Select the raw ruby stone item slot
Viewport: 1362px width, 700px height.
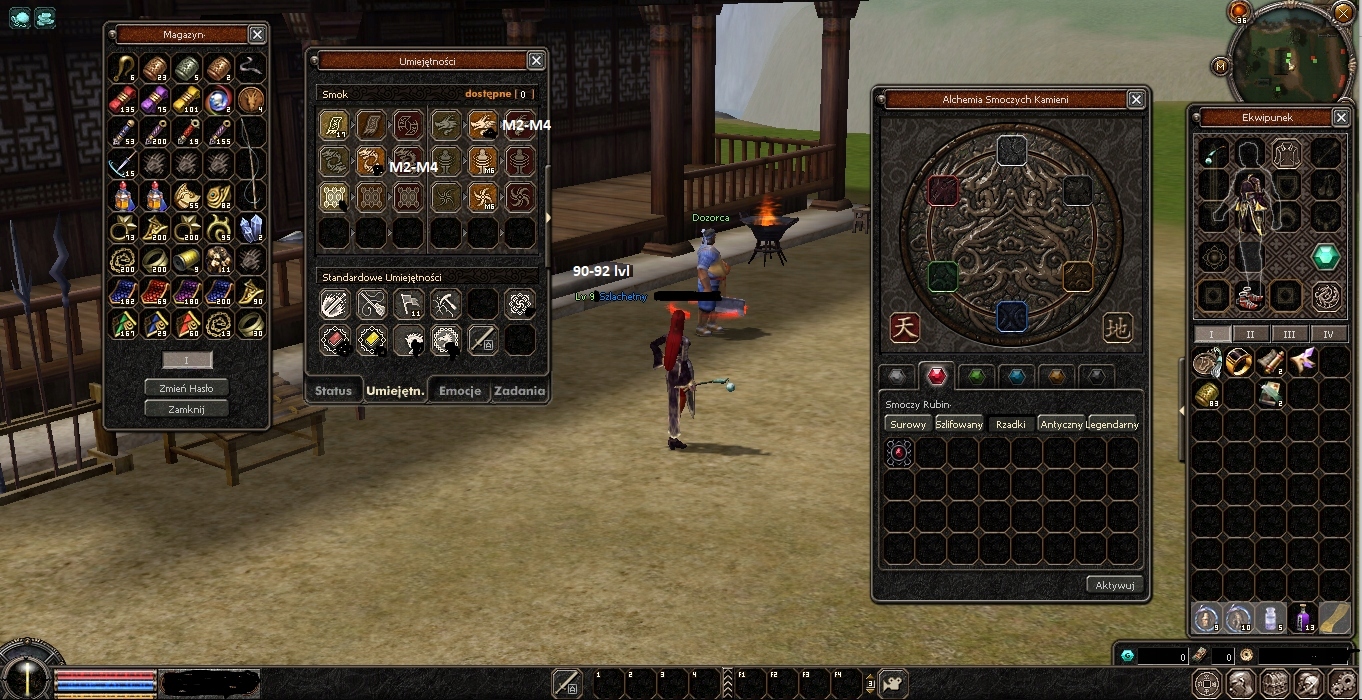point(899,453)
